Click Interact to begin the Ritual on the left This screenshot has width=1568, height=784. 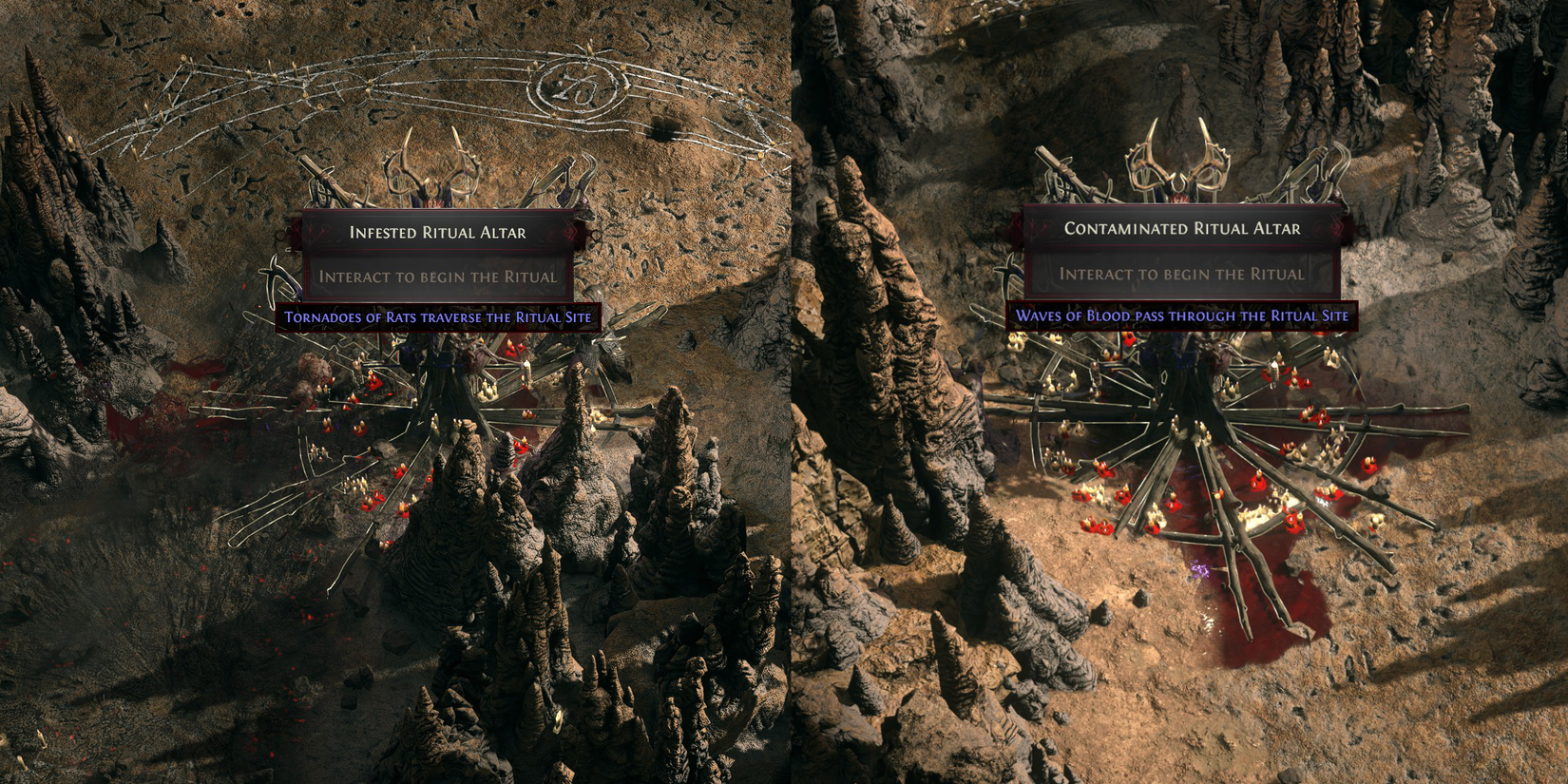pyautogui.click(x=438, y=276)
